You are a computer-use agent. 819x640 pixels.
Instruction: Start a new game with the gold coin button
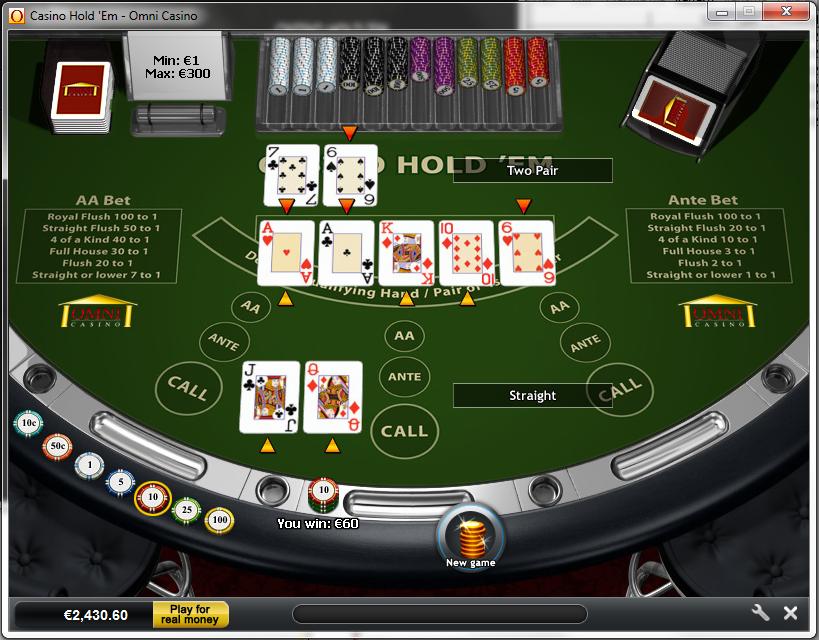[x=470, y=536]
